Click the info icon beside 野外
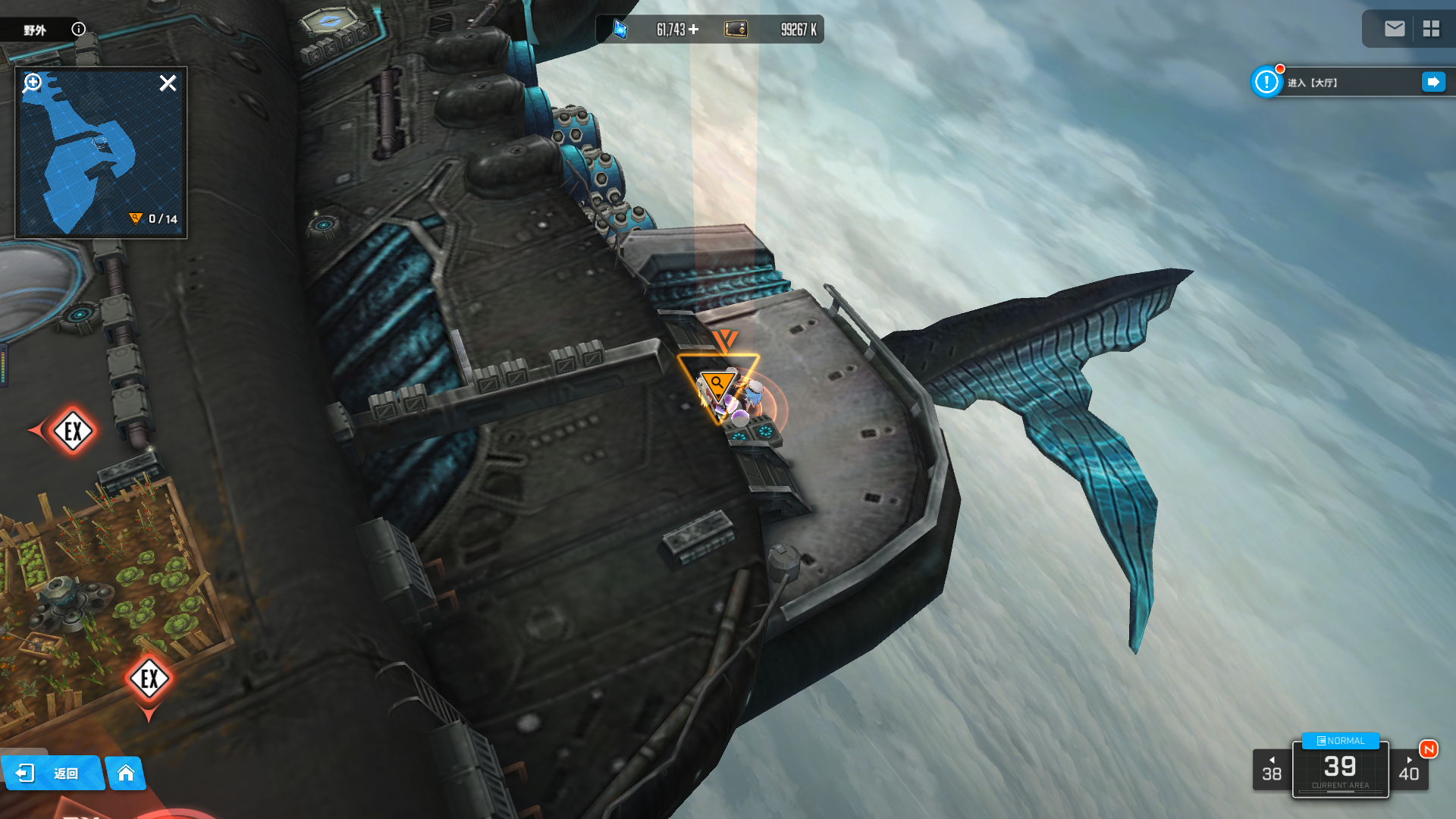The width and height of the screenshot is (1456, 819). 79,30
